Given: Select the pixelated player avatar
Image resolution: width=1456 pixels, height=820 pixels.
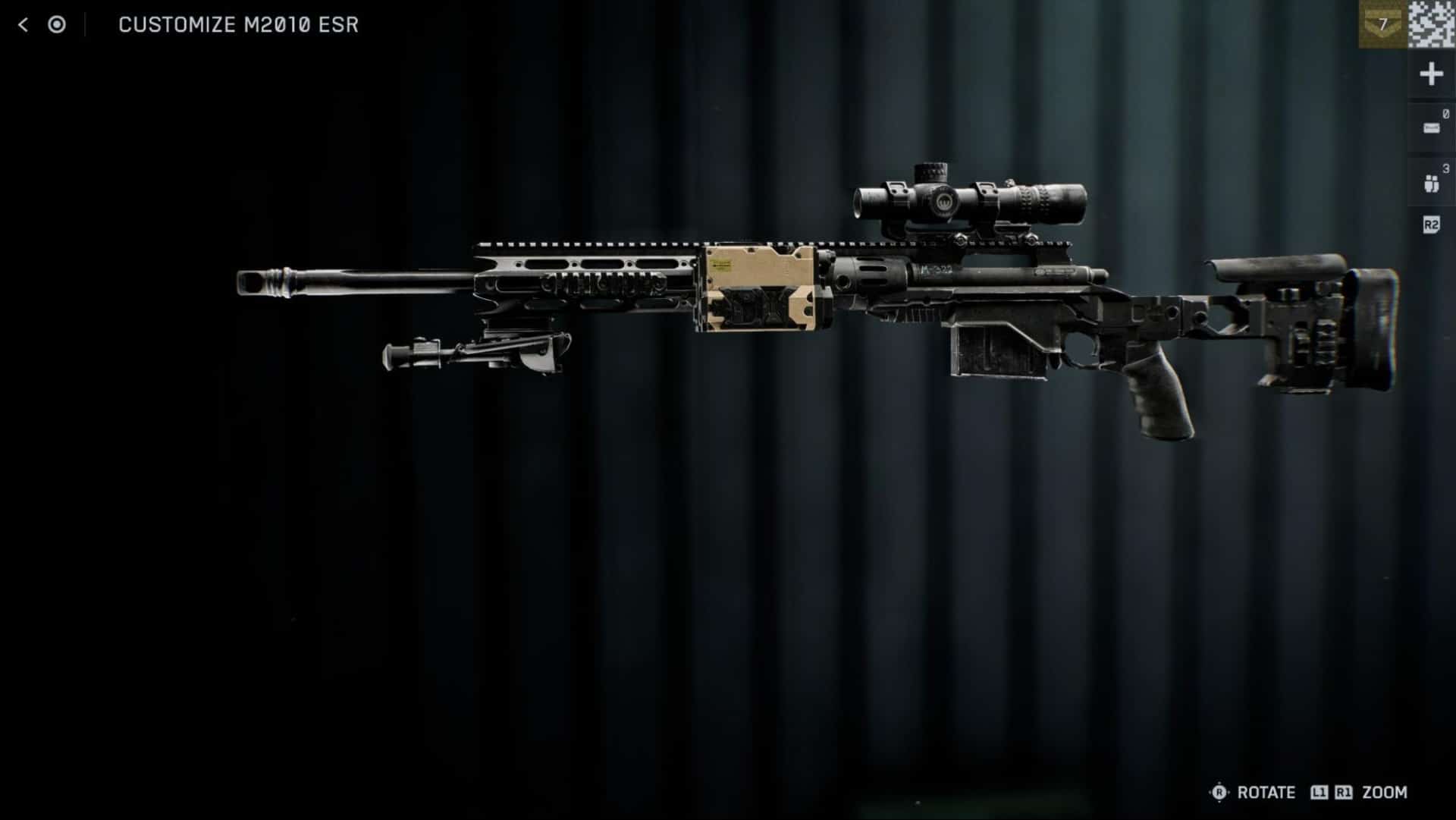Looking at the screenshot, I should pyautogui.click(x=1432, y=24).
